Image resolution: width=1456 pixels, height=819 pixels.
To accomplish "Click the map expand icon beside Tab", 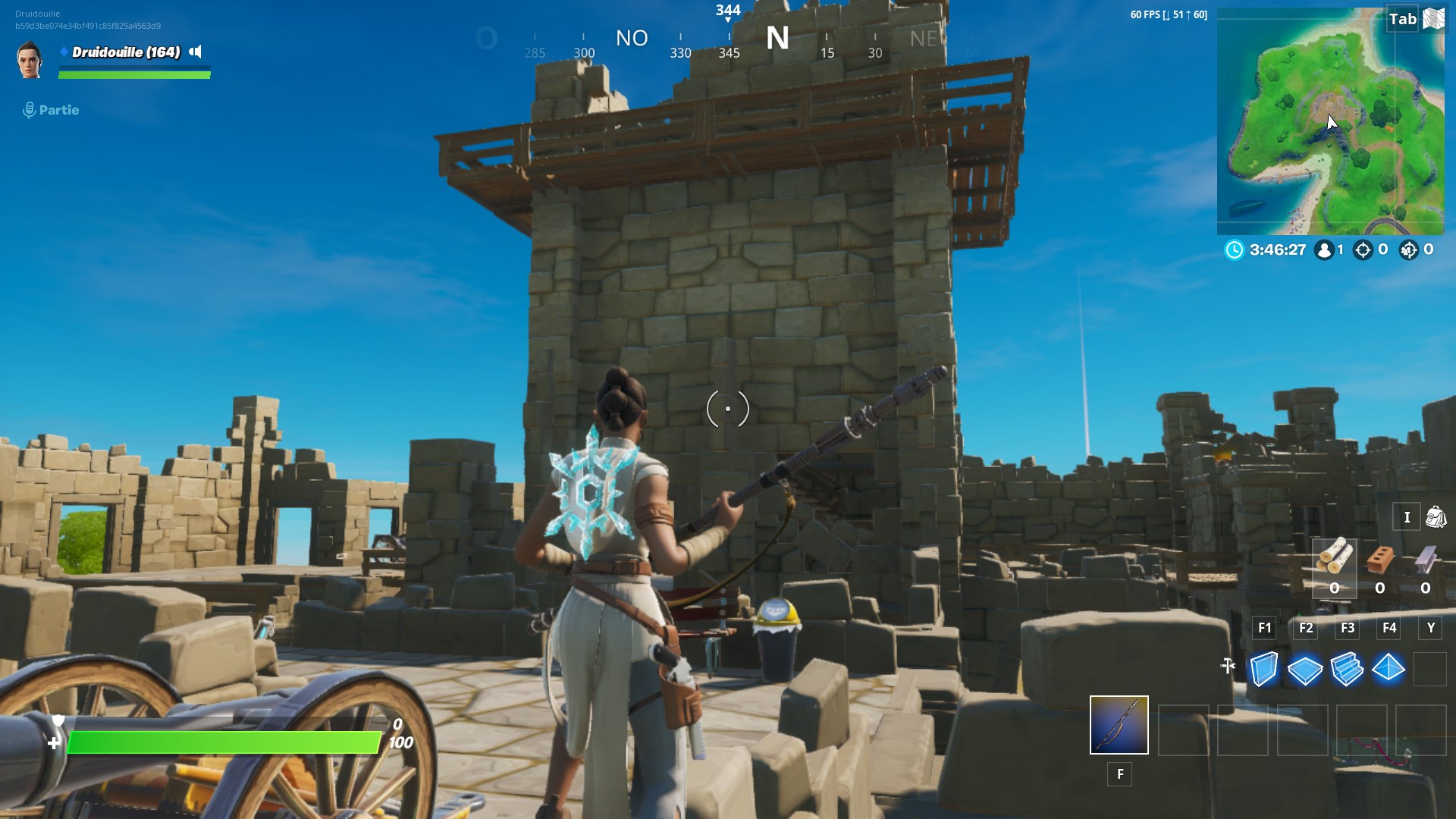I will [x=1433, y=17].
